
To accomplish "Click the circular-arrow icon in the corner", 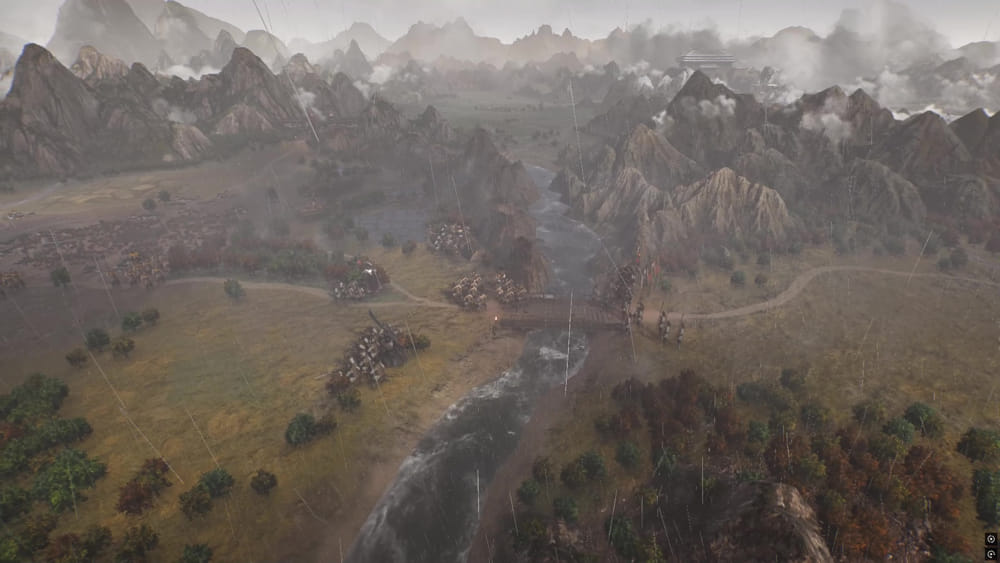I will (990, 553).
